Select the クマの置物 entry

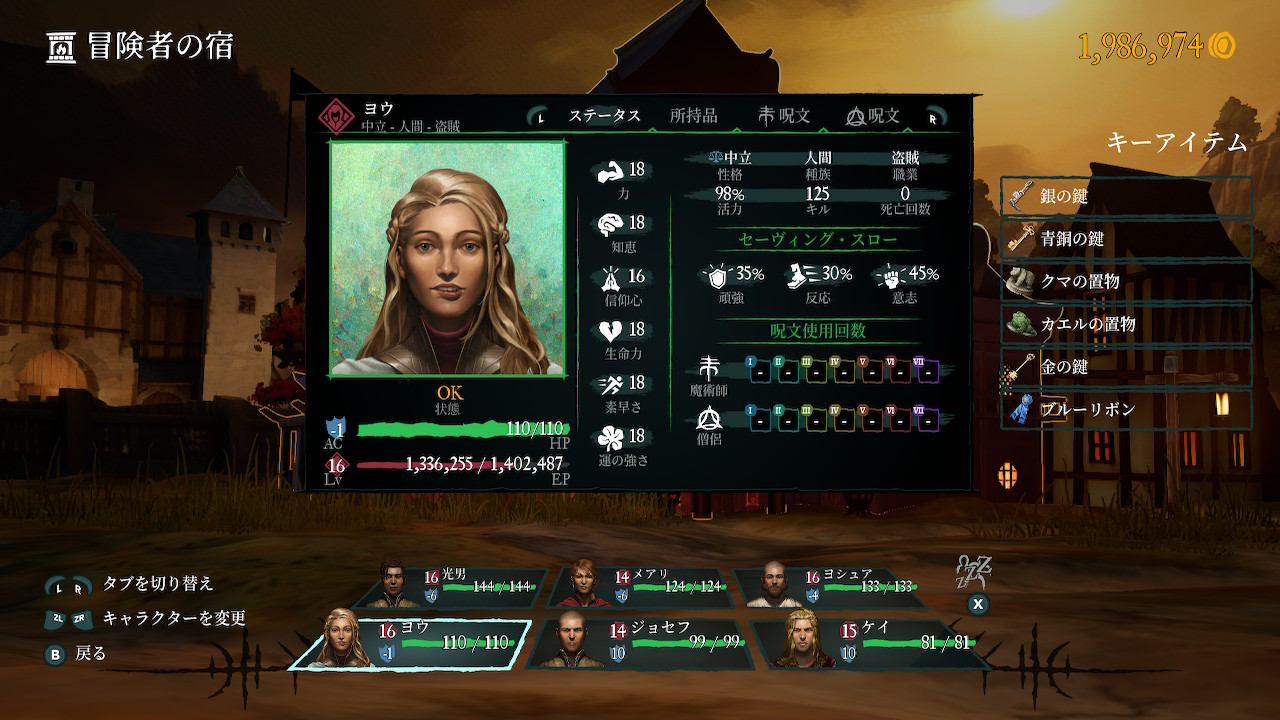(1126, 282)
